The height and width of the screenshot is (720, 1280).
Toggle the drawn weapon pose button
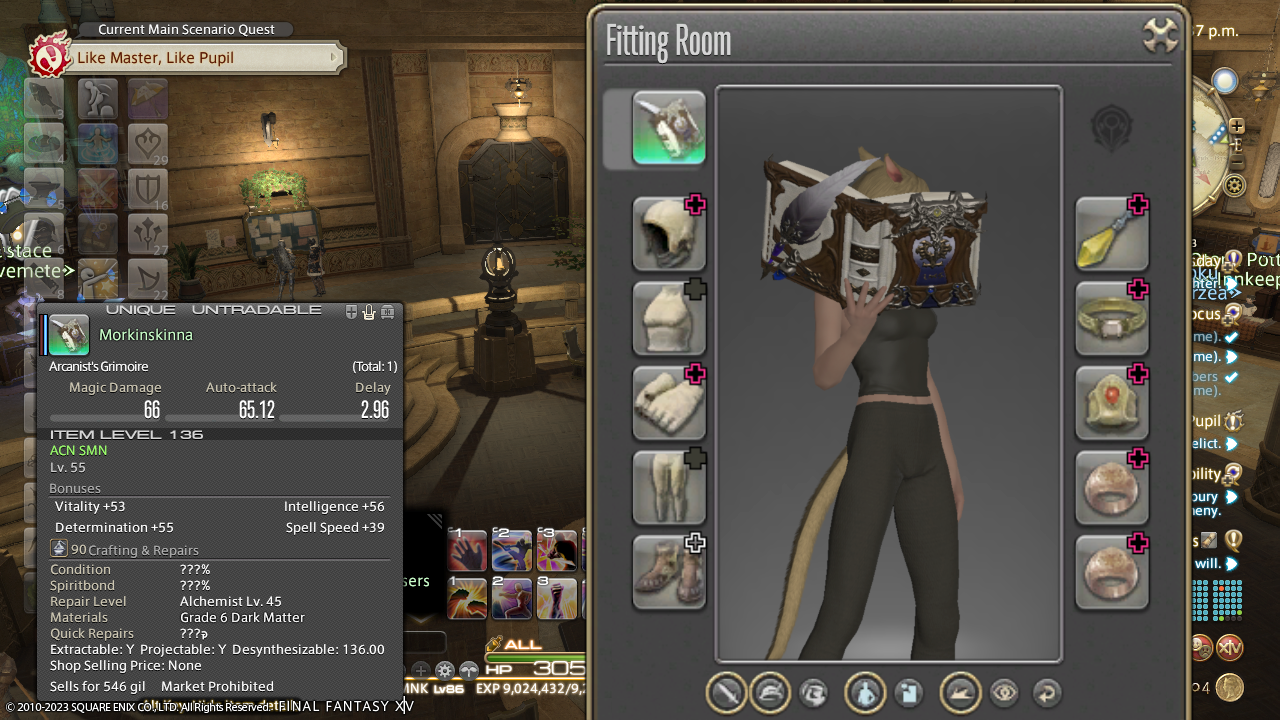(961, 693)
